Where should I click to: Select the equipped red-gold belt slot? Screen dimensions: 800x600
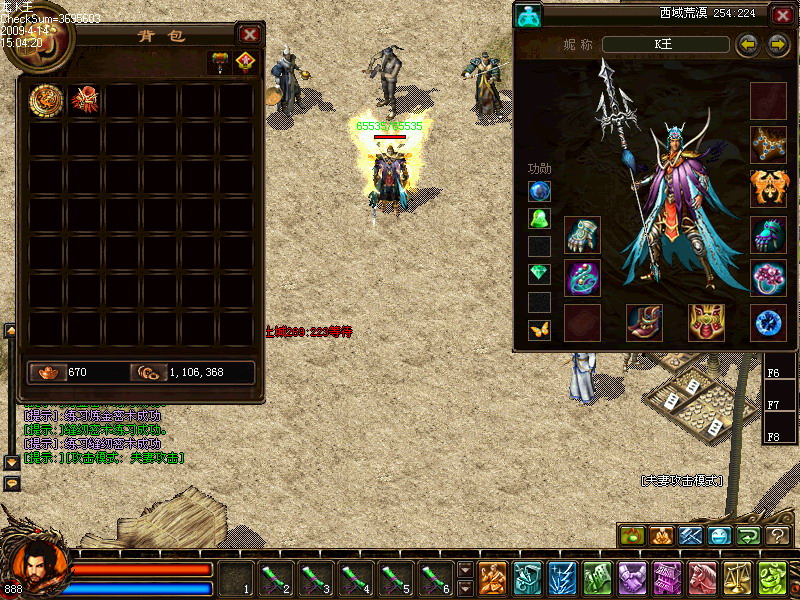click(x=706, y=322)
